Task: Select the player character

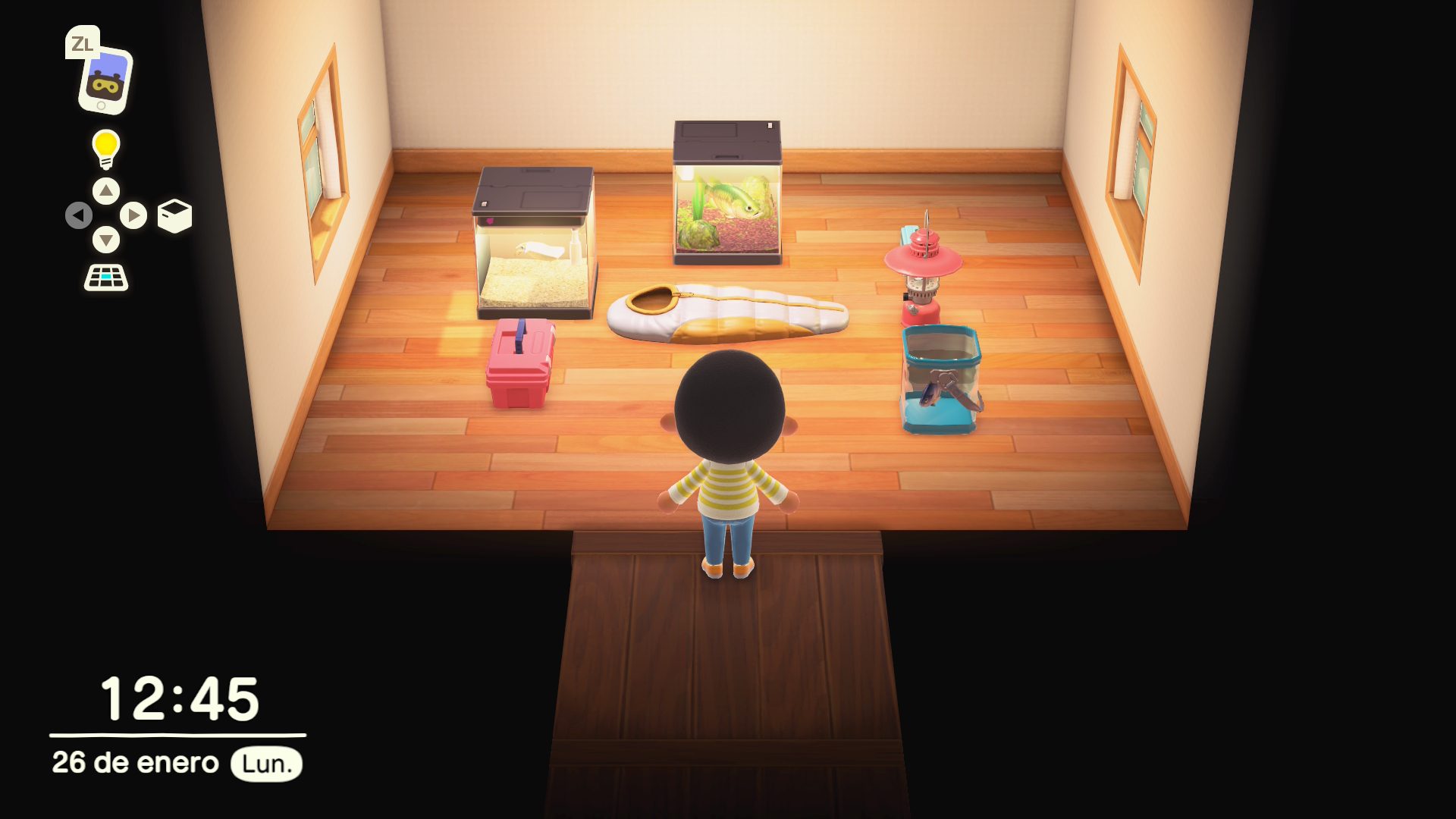Action: coord(730,455)
